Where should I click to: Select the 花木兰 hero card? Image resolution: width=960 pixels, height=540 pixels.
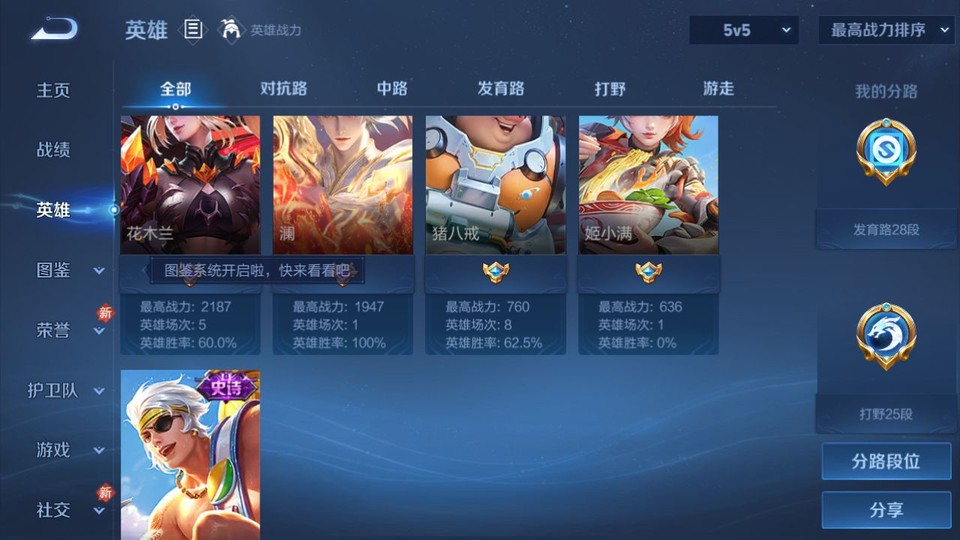tap(190, 185)
